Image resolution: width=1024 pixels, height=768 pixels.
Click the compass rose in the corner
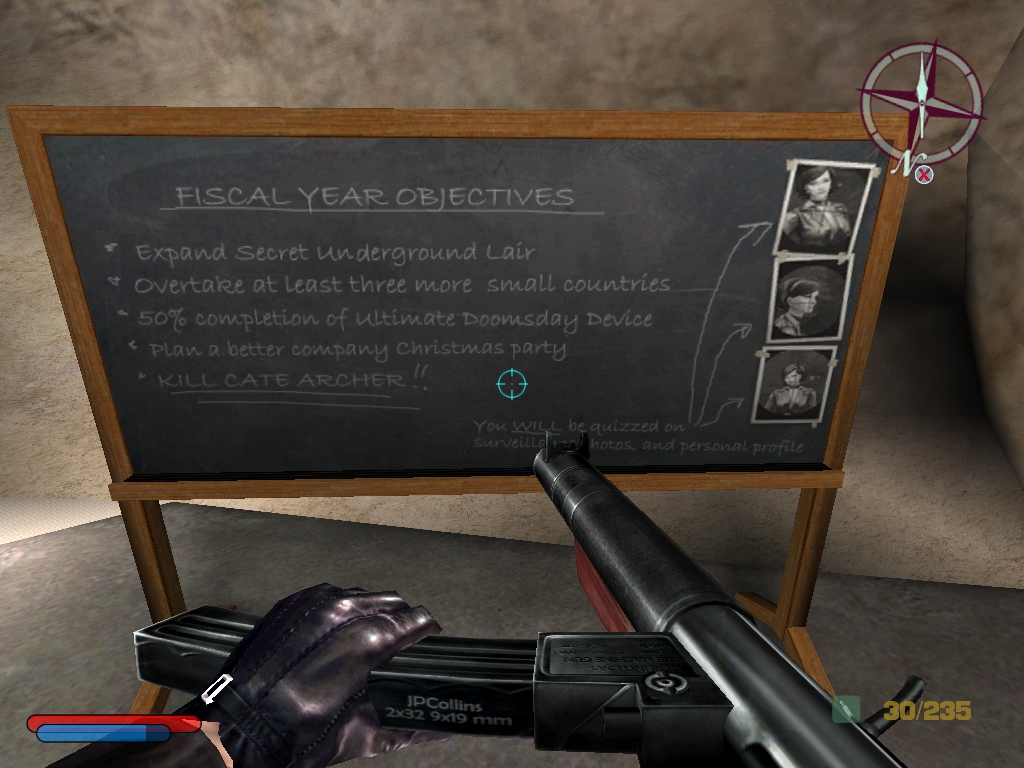(921, 103)
